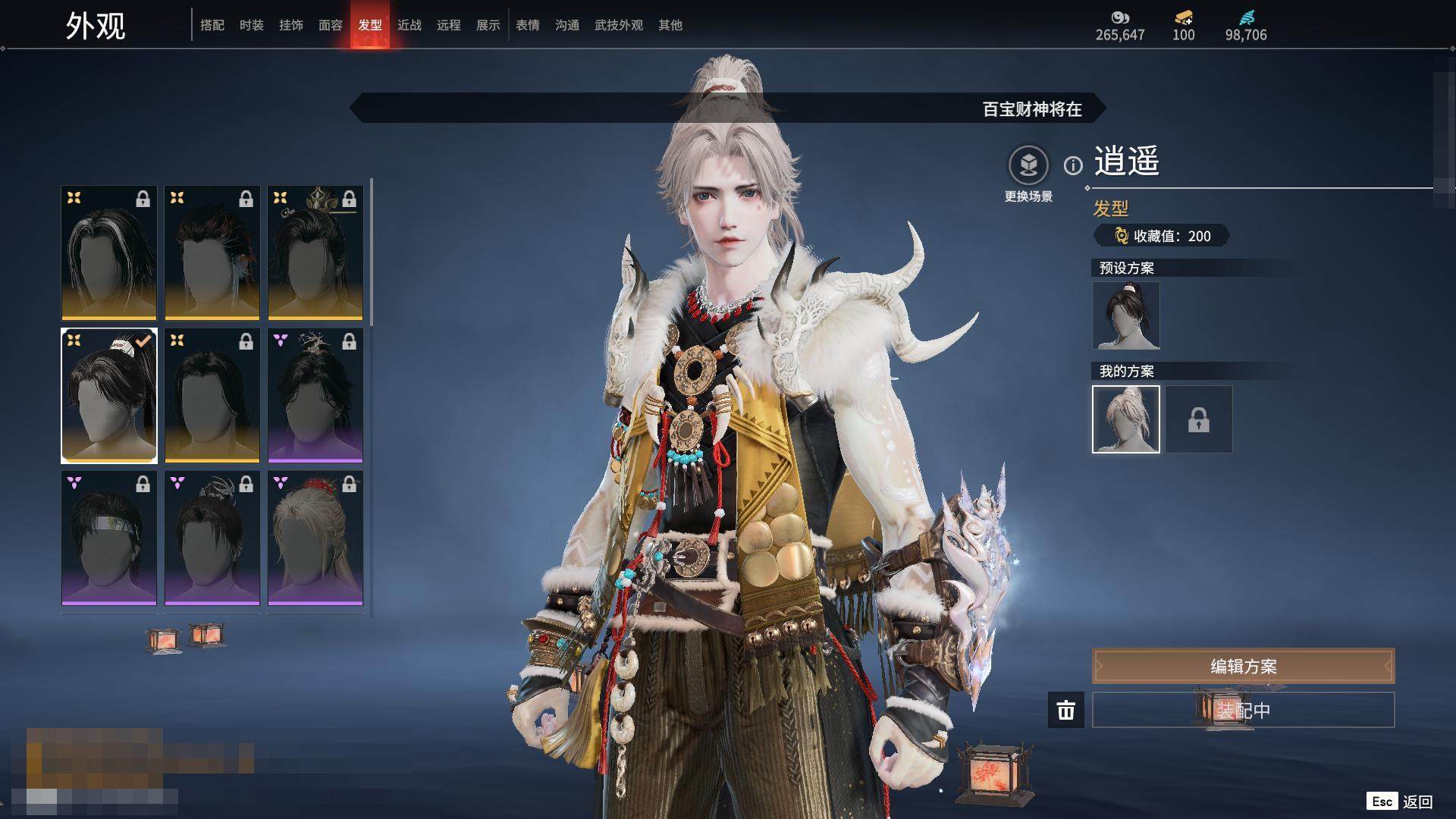Choose the dark-haired preset scheme thumbnail
1456x819 pixels.
pos(1126,315)
